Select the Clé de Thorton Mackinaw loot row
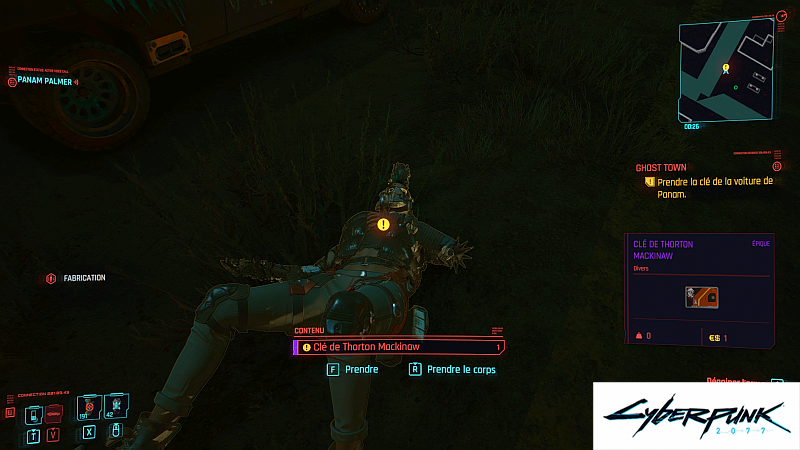Image resolution: width=800 pixels, height=450 pixels. coord(399,347)
